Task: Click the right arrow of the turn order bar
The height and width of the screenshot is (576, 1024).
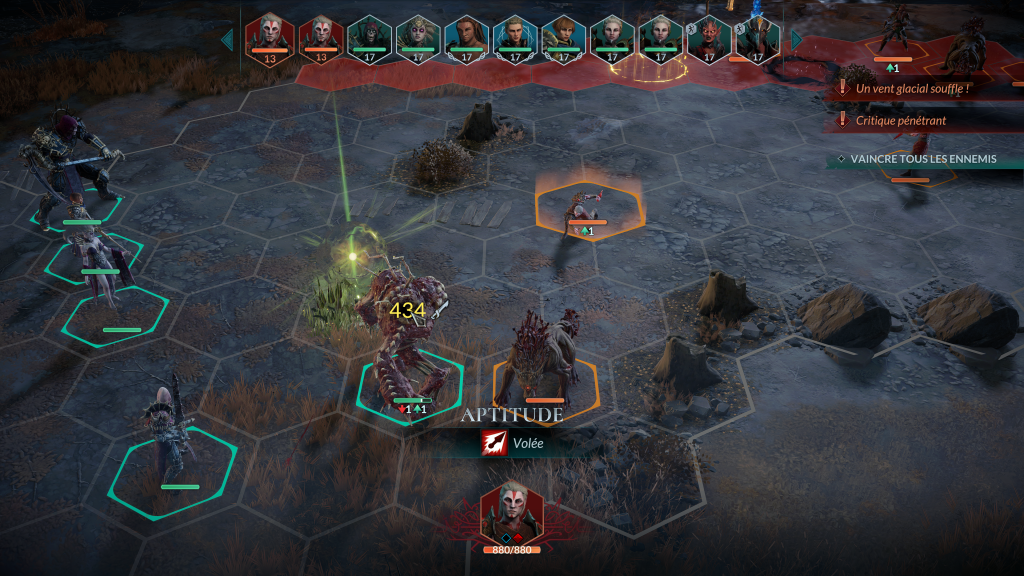Action: coord(797,39)
